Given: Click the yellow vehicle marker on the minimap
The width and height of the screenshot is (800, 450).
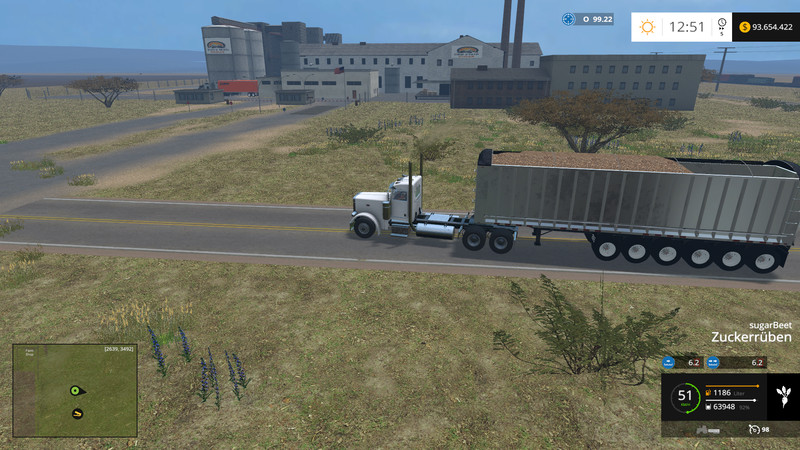Looking at the screenshot, I should 76,413.
